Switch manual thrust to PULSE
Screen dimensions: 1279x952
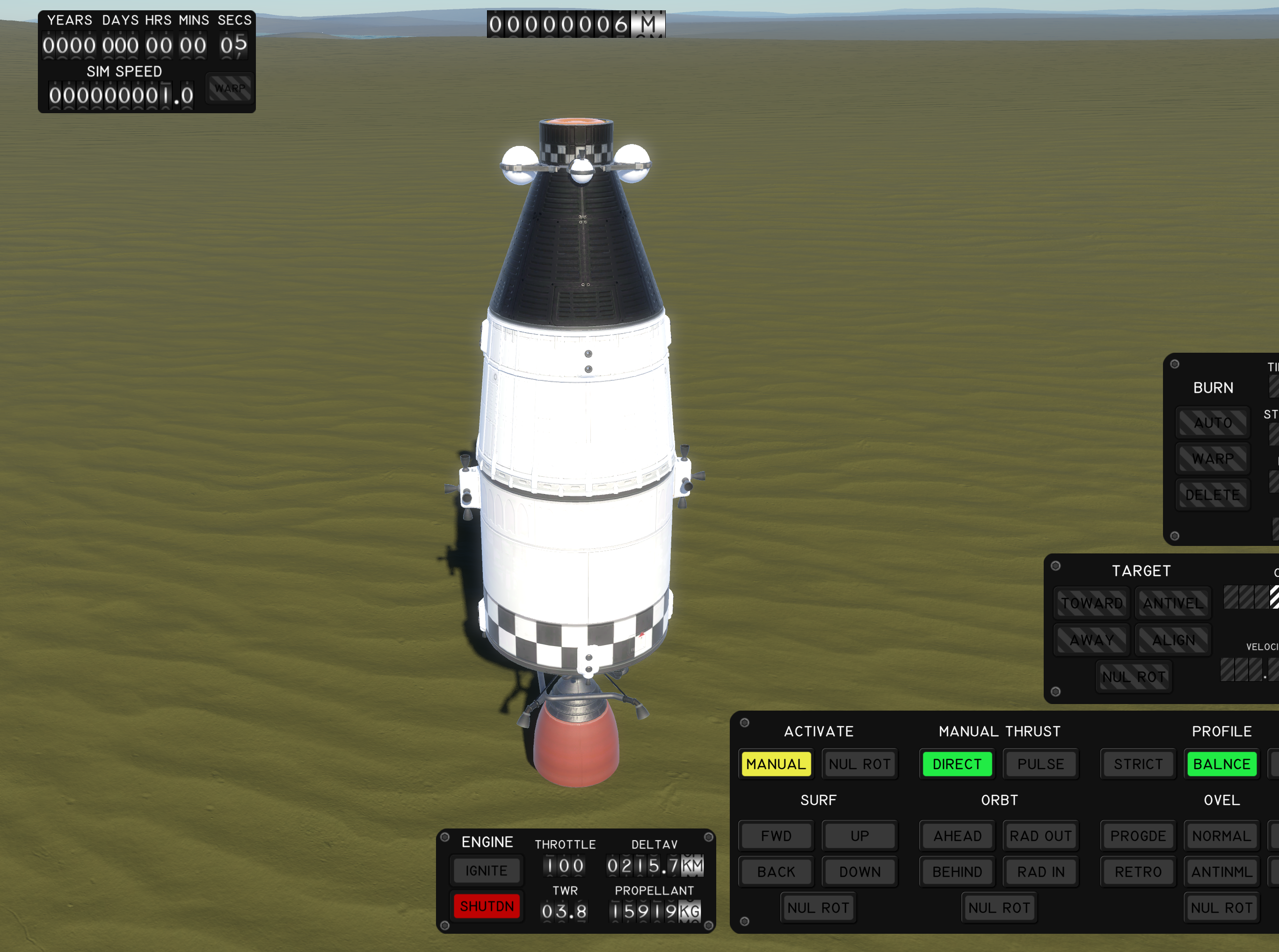click(1040, 764)
